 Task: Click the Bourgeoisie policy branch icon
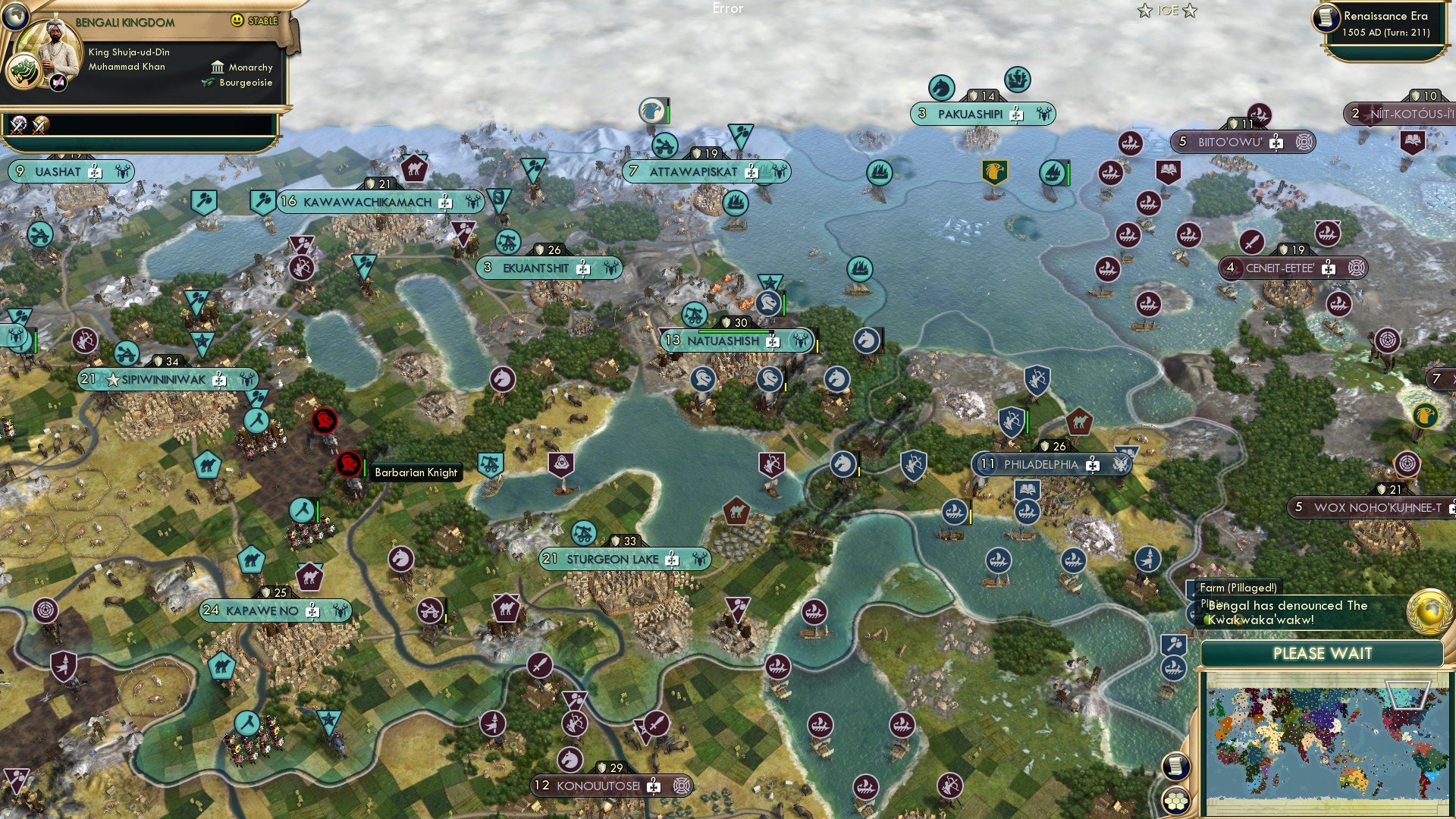(207, 83)
